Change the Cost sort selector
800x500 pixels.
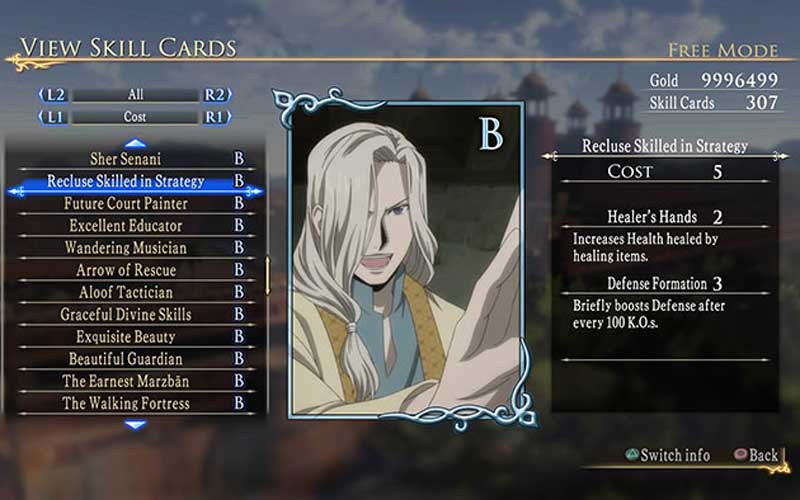click(135, 117)
